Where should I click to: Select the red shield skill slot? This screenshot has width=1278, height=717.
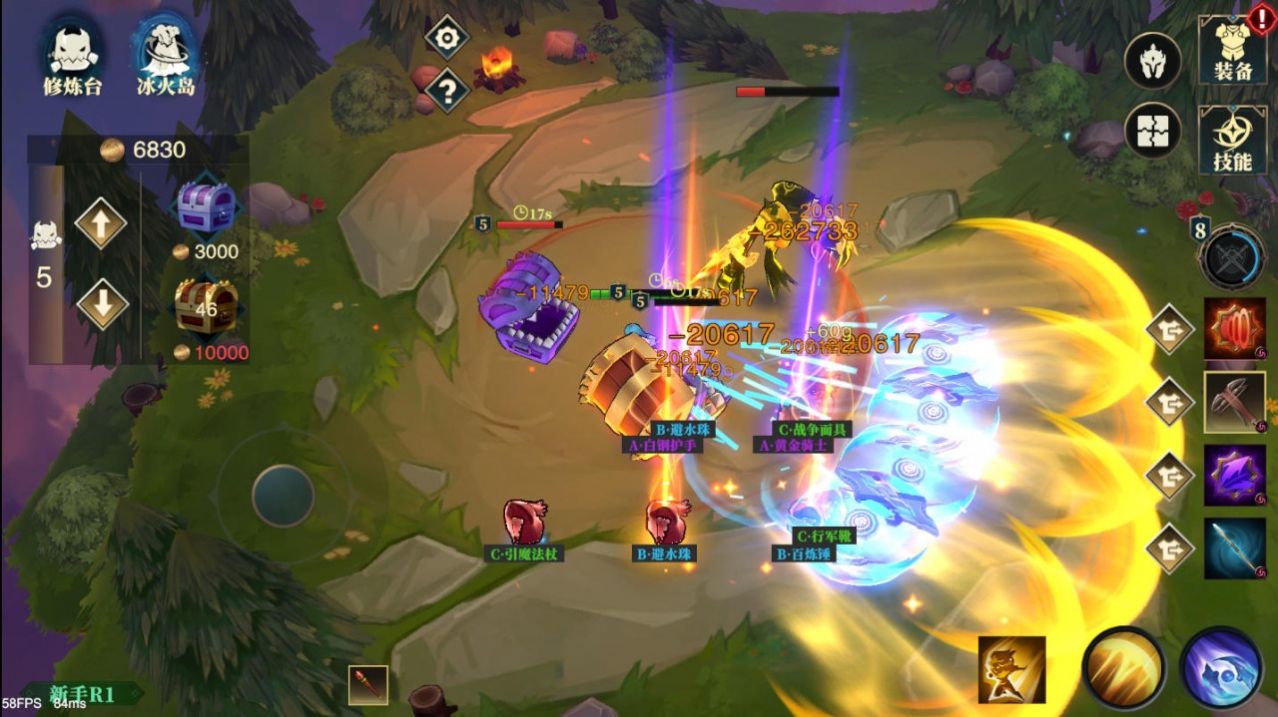pyautogui.click(x=1234, y=328)
